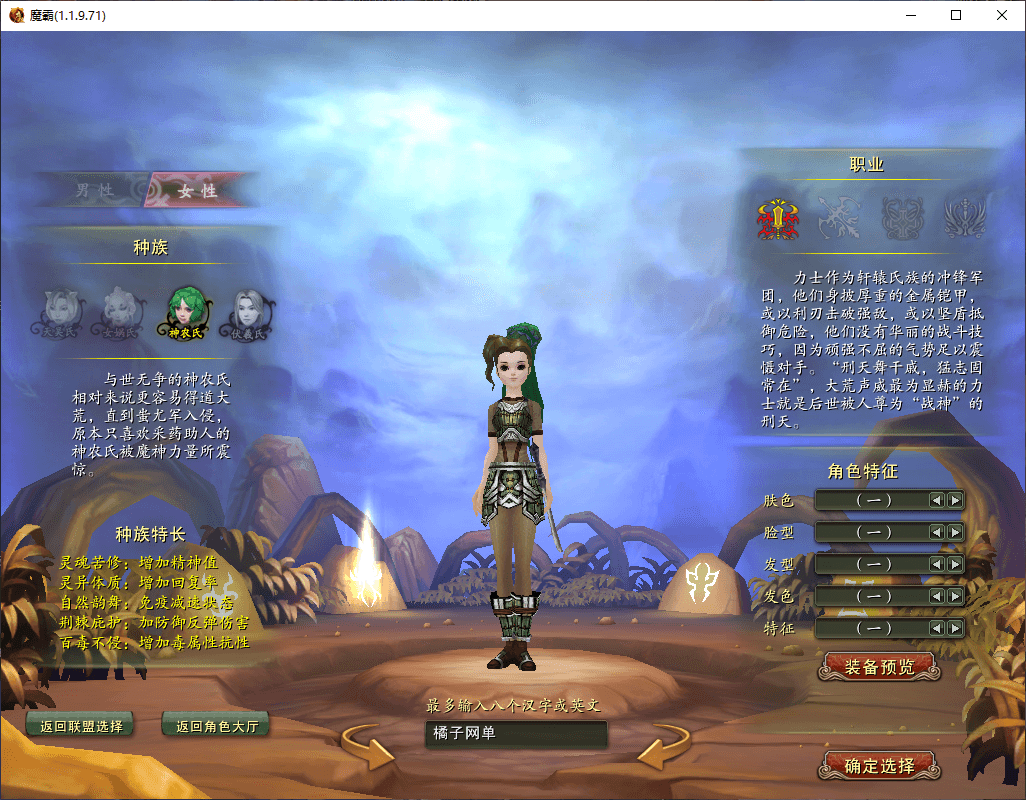The image size is (1026, 800).
Task: Select the green-haired 神农氏 race
Action: [186, 311]
